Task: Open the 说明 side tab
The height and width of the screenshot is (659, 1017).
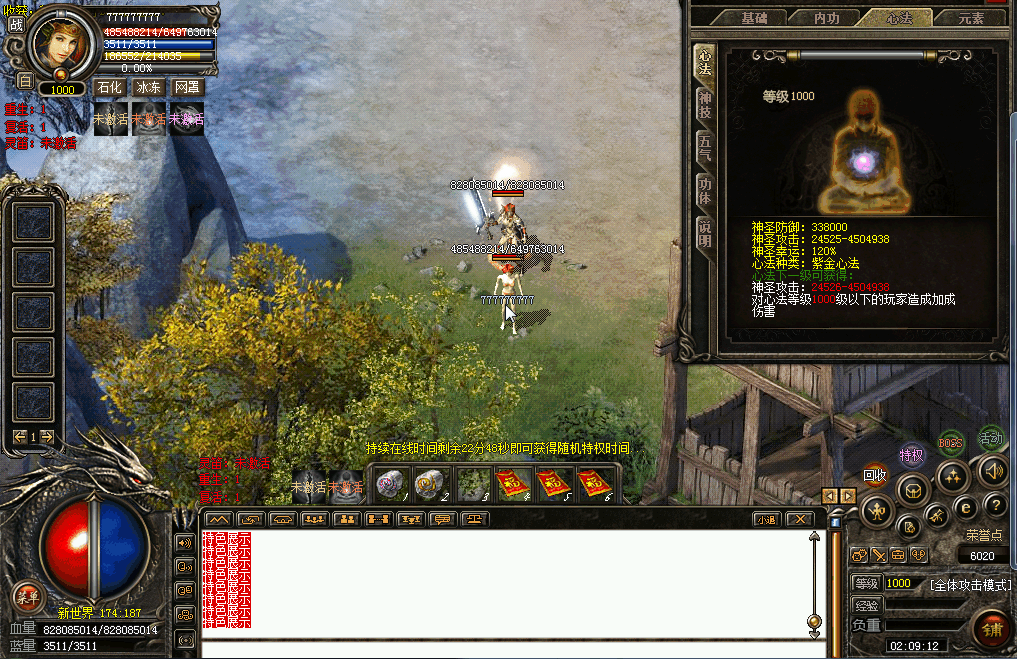Action: tap(705, 234)
